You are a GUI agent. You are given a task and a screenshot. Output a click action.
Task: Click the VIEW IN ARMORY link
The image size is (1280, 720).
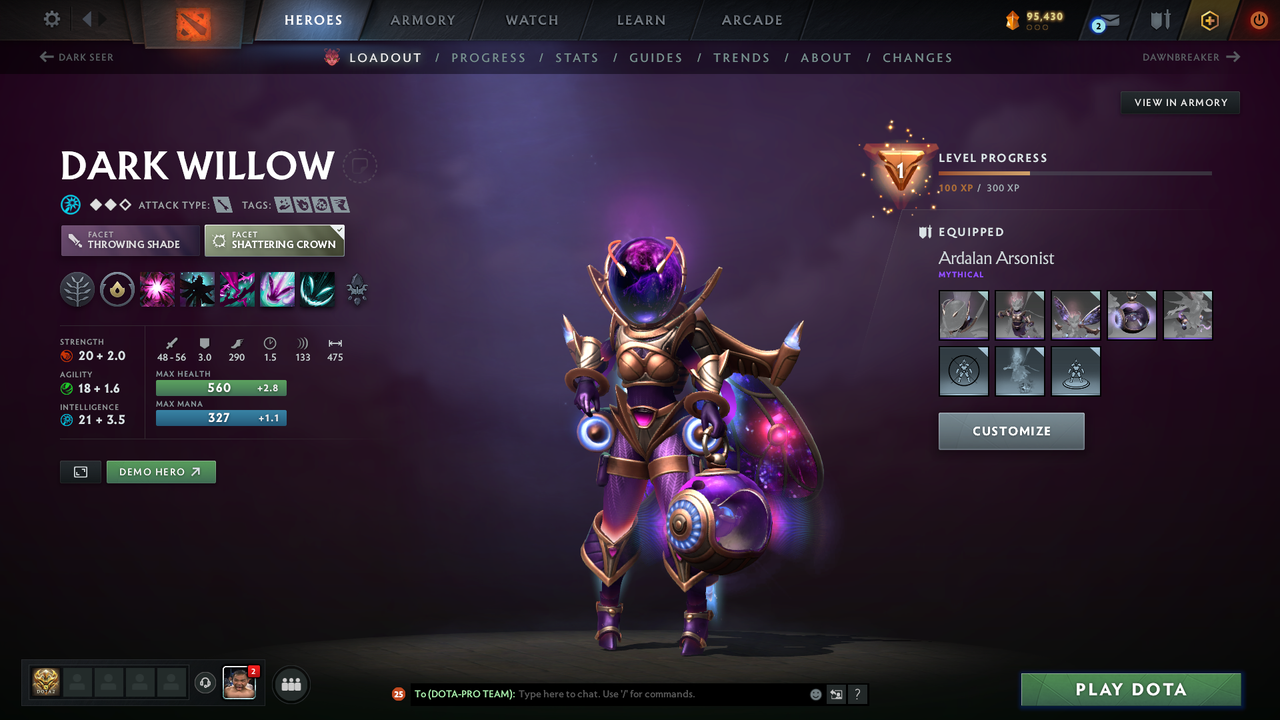(1179, 102)
